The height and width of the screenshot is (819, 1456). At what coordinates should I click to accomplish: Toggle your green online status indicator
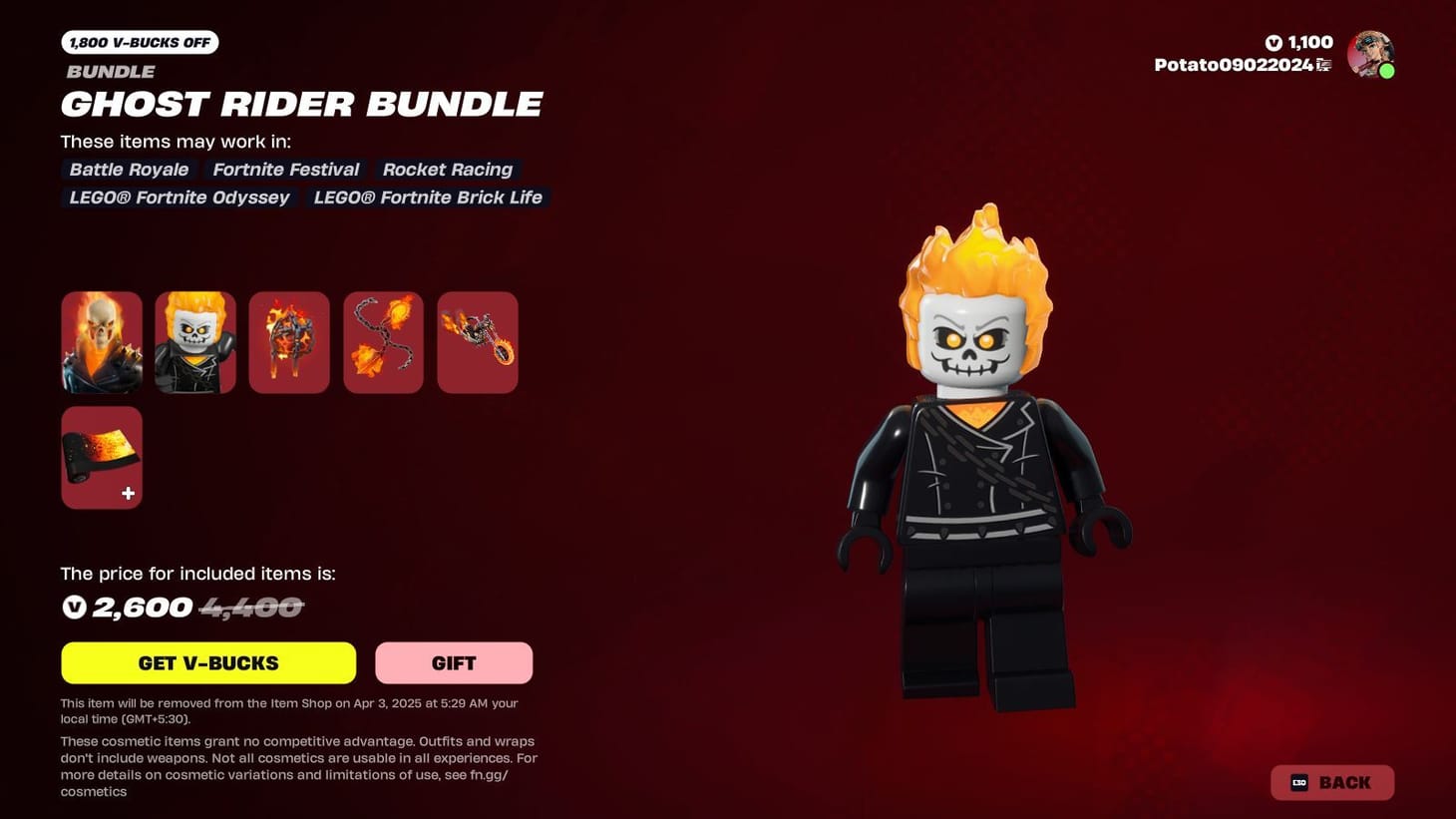tap(1388, 70)
